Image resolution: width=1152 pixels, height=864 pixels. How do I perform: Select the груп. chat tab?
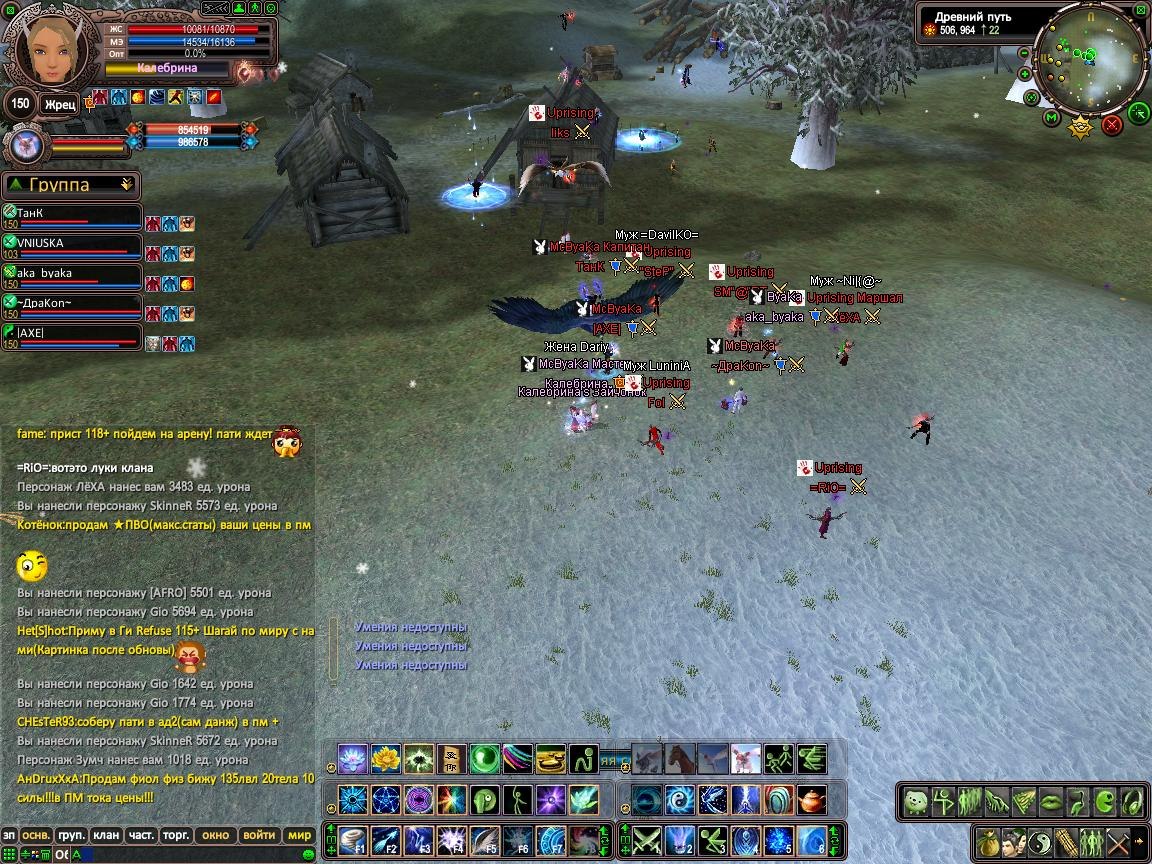coord(70,835)
